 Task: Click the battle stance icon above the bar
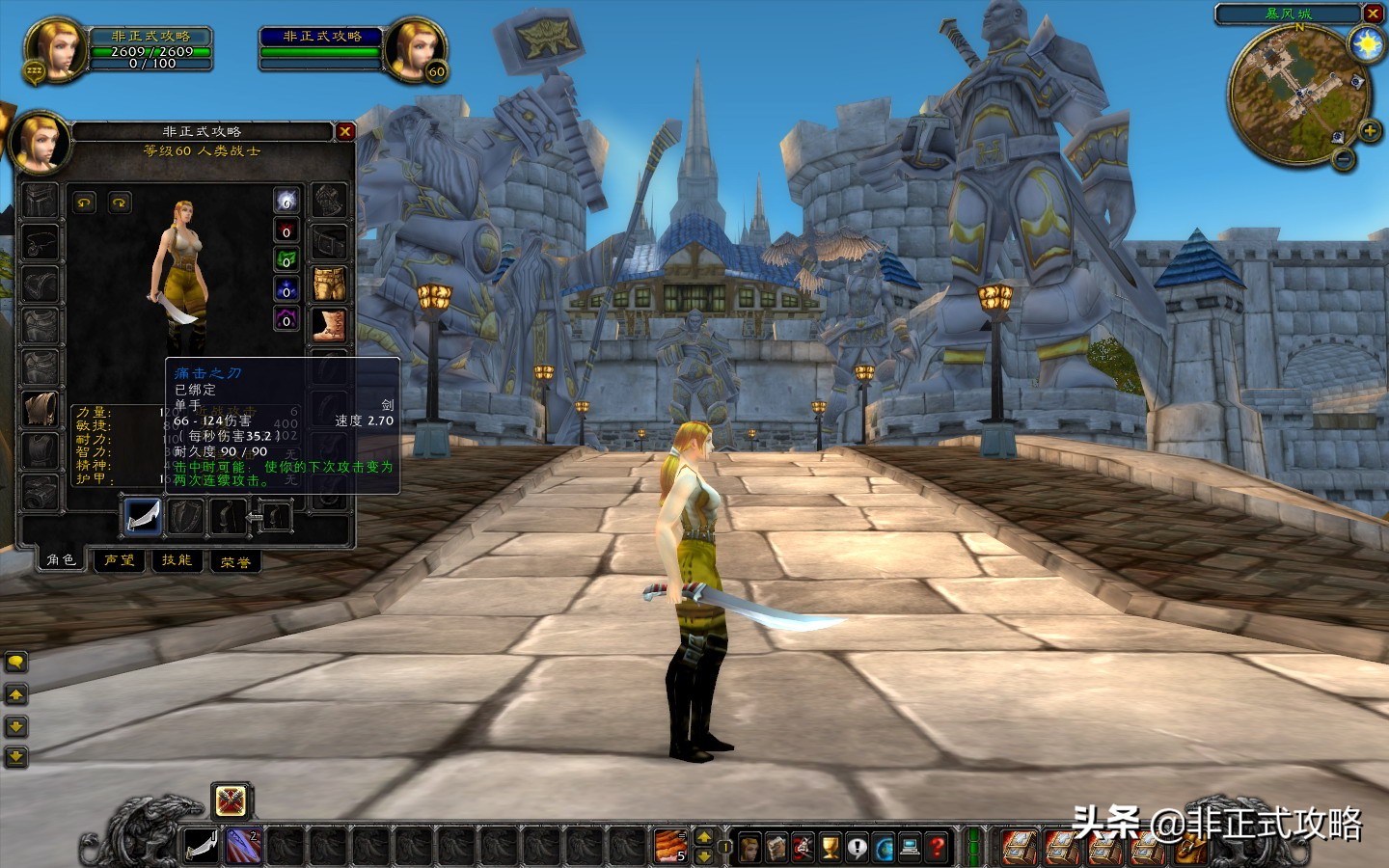pyautogui.click(x=231, y=800)
